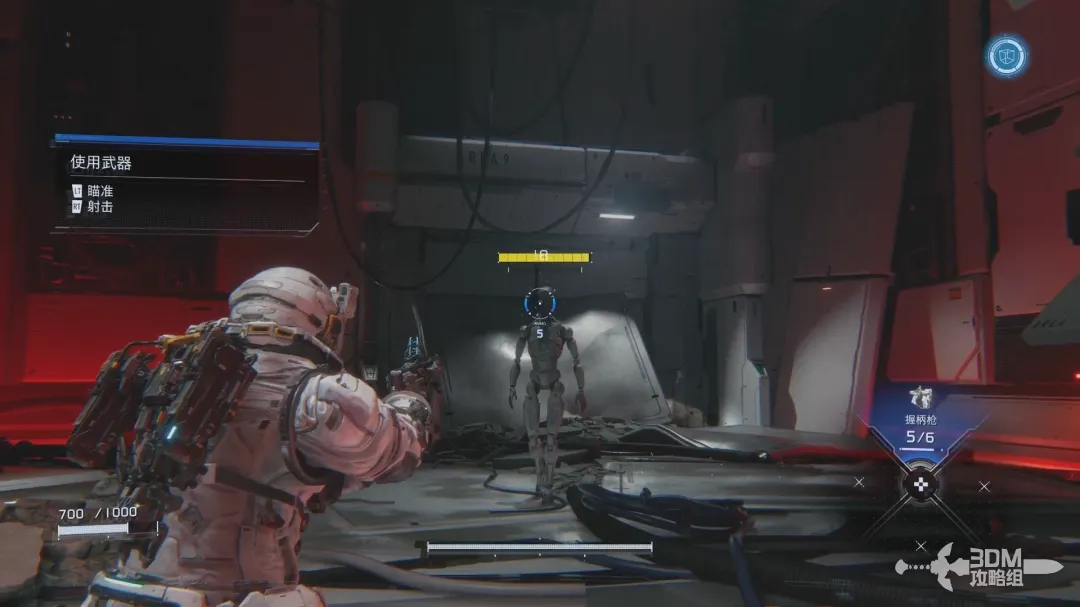Screen dimensions: 1080x607
Task: Click the 使用武器 tutorial panel
Action: click(x=185, y=183)
